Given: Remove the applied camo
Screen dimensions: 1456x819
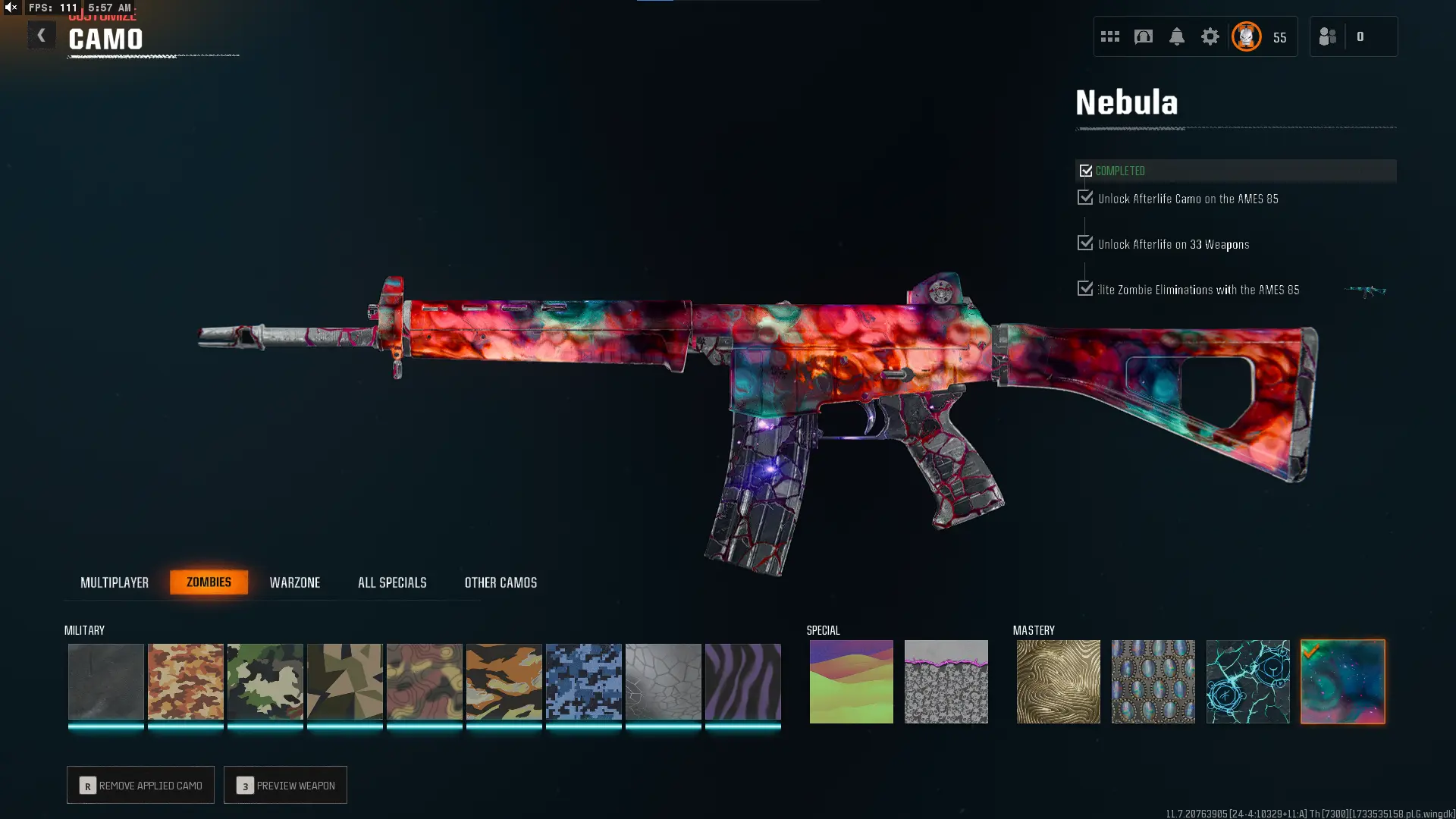Looking at the screenshot, I should (x=140, y=785).
